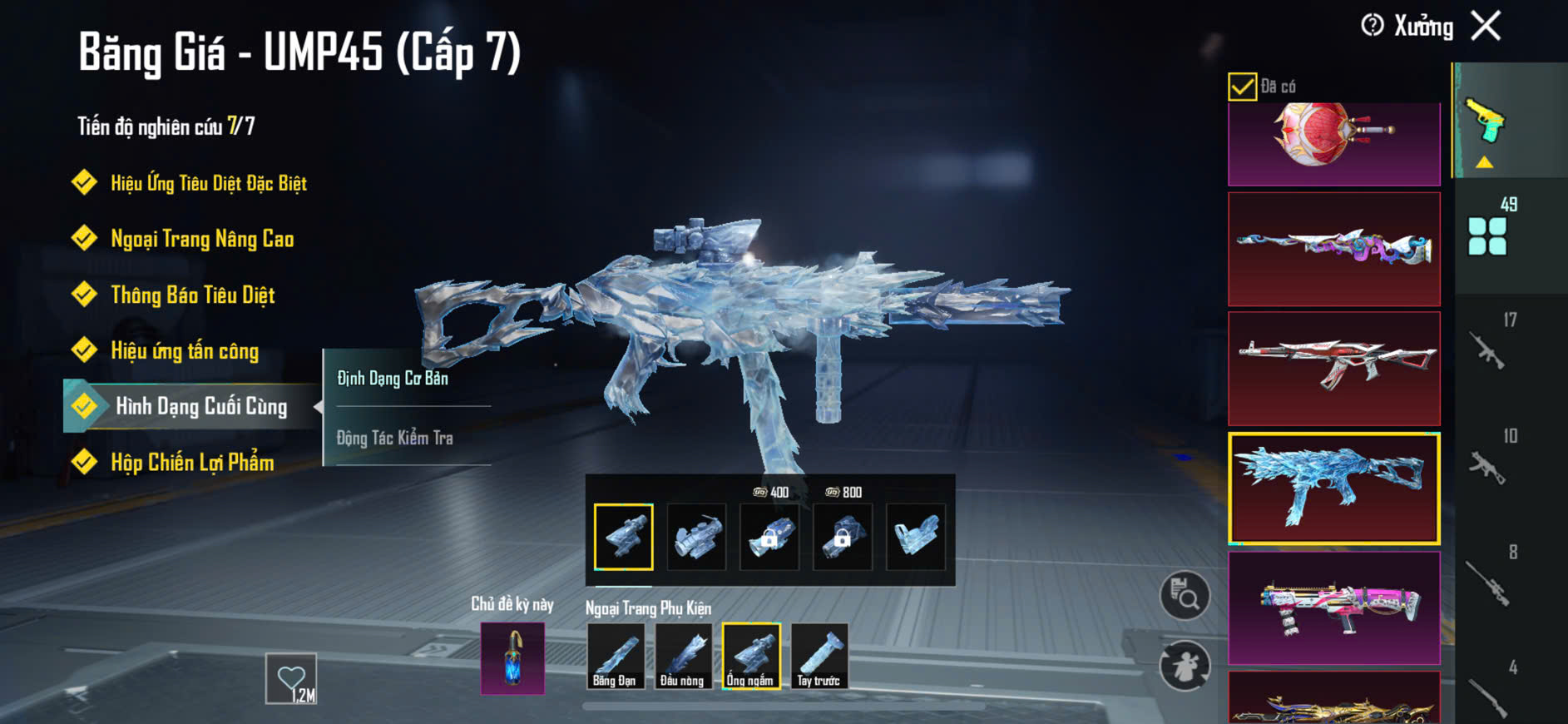Choose the Động Tác Kiểm Tra option
The width and height of the screenshot is (1568, 724).
[395, 438]
